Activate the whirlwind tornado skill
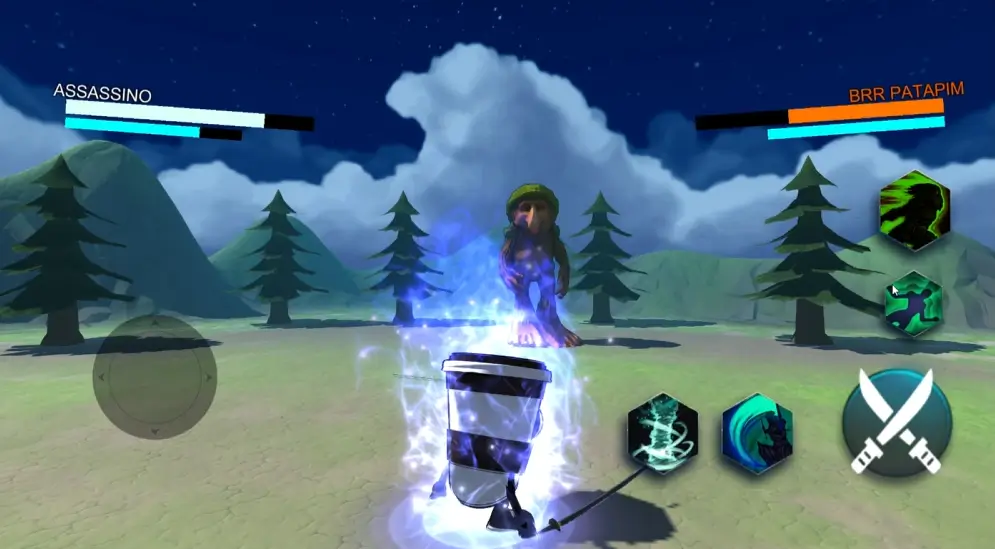Screen dimensions: 995x549 pyautogui.click(x=662, y=433)
